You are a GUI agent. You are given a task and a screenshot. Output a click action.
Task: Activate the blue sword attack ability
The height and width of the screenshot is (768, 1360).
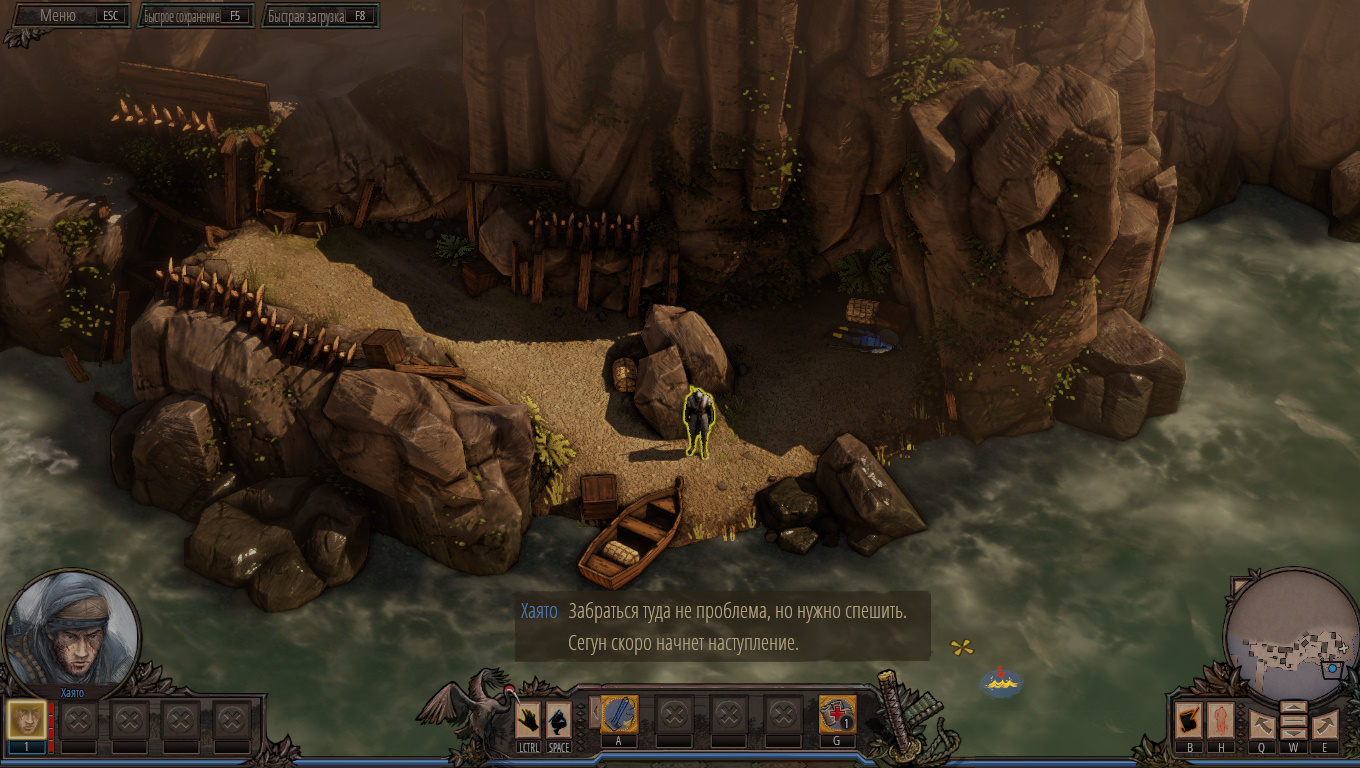[x=619, y=714]
